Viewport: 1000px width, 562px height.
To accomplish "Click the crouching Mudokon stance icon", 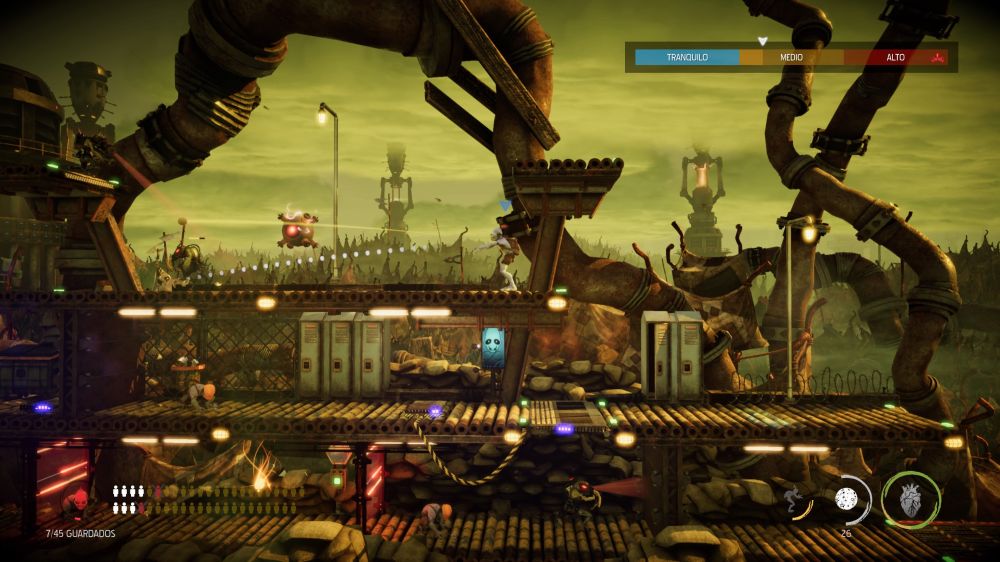I will point(797,499).
